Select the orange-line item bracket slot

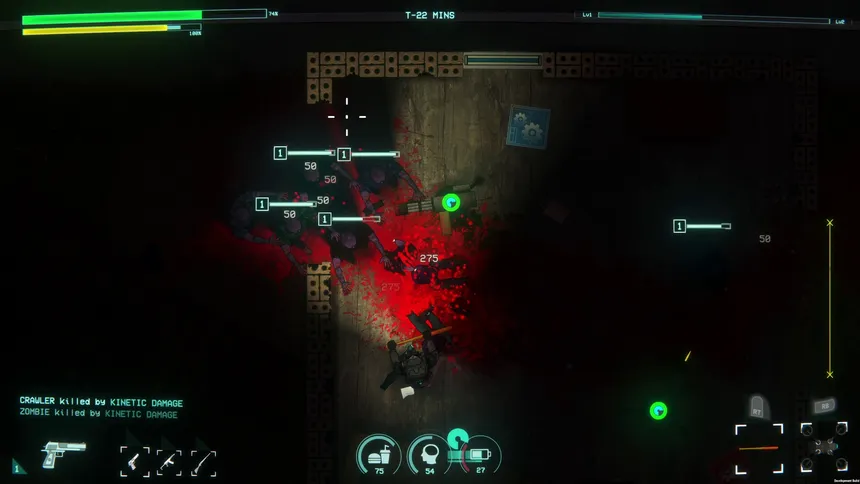tap(758, 447)
